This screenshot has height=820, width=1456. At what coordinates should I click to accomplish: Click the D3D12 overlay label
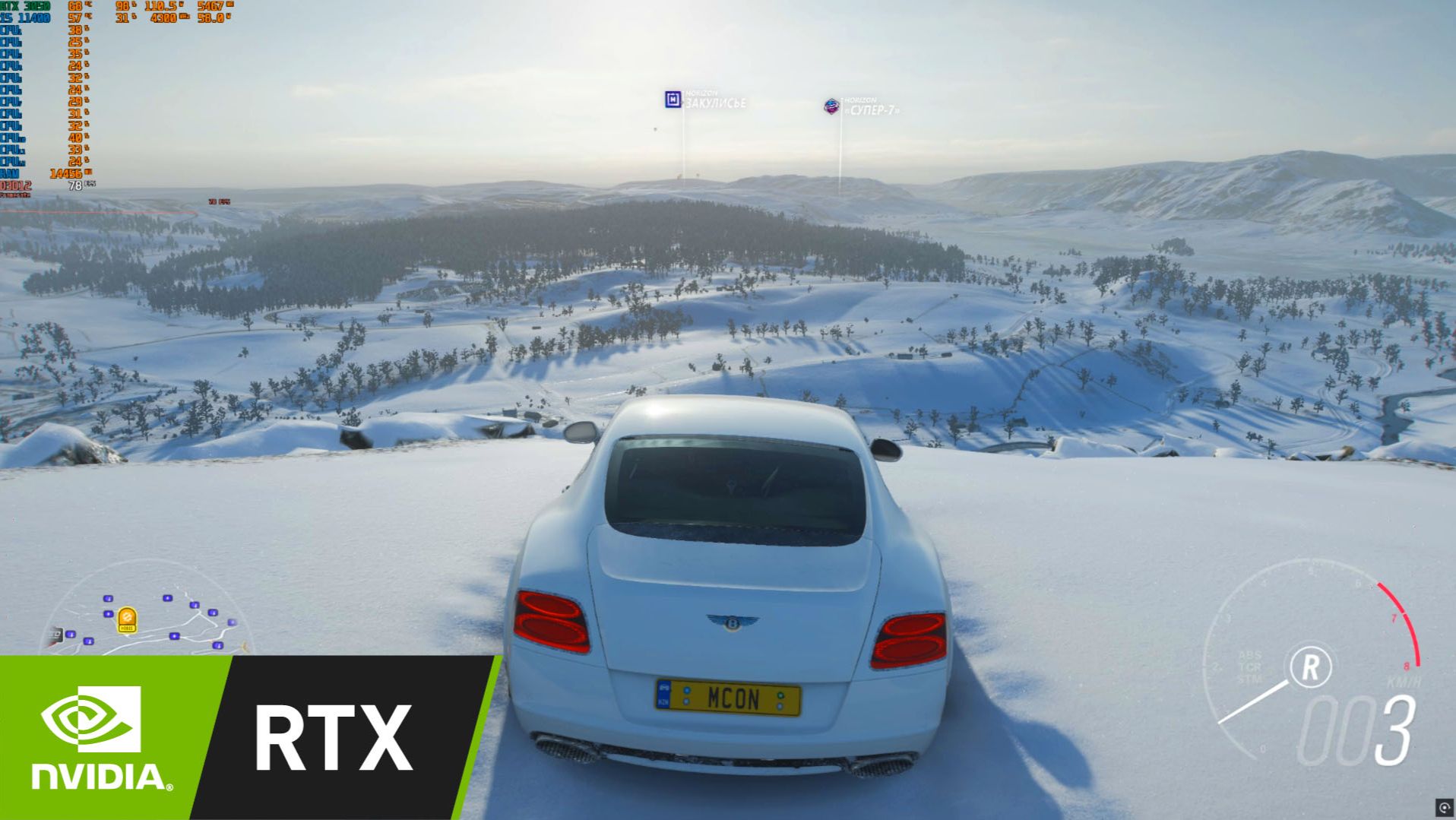[x=15, y=185]
